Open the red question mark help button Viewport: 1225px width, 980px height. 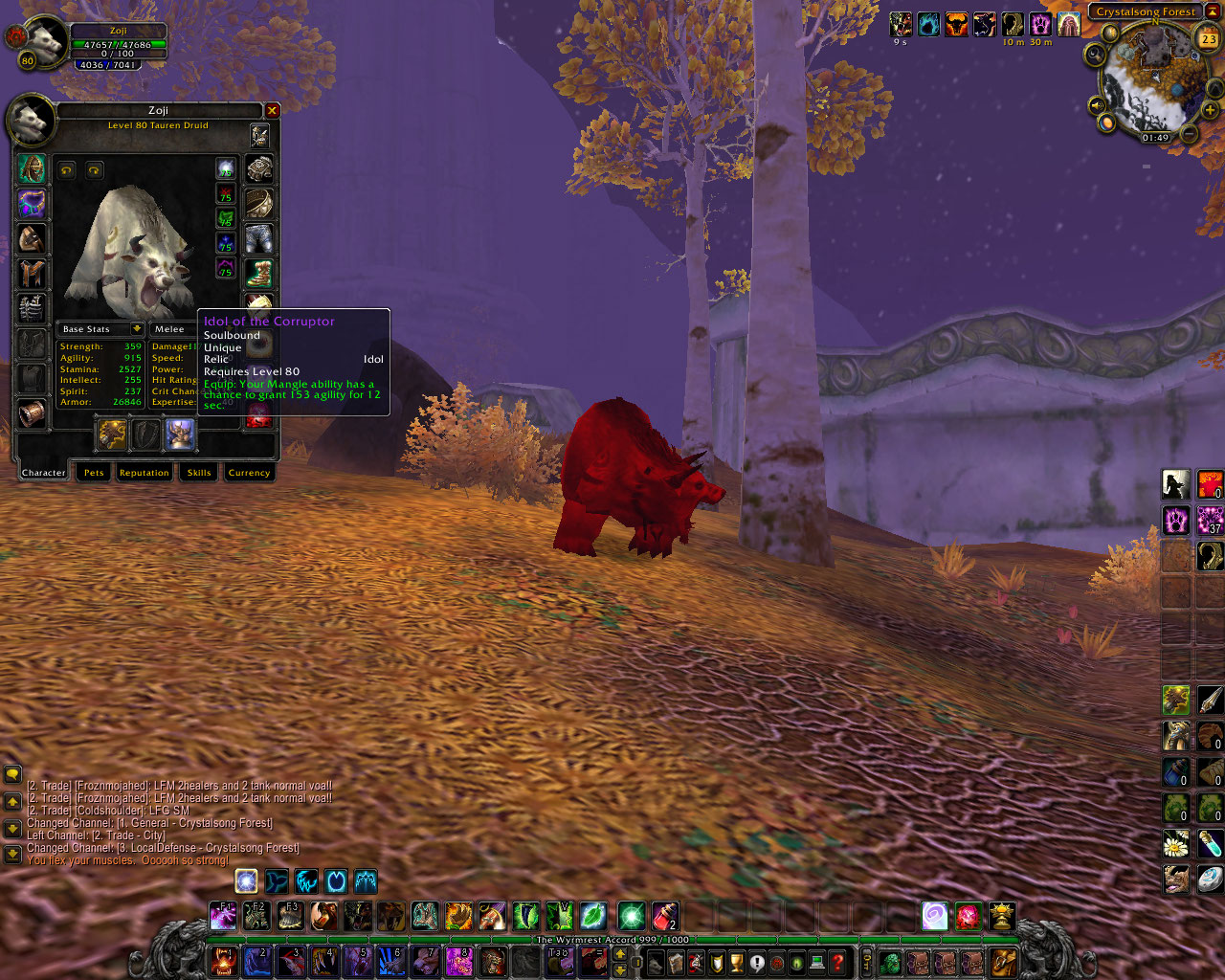[837, 962]
